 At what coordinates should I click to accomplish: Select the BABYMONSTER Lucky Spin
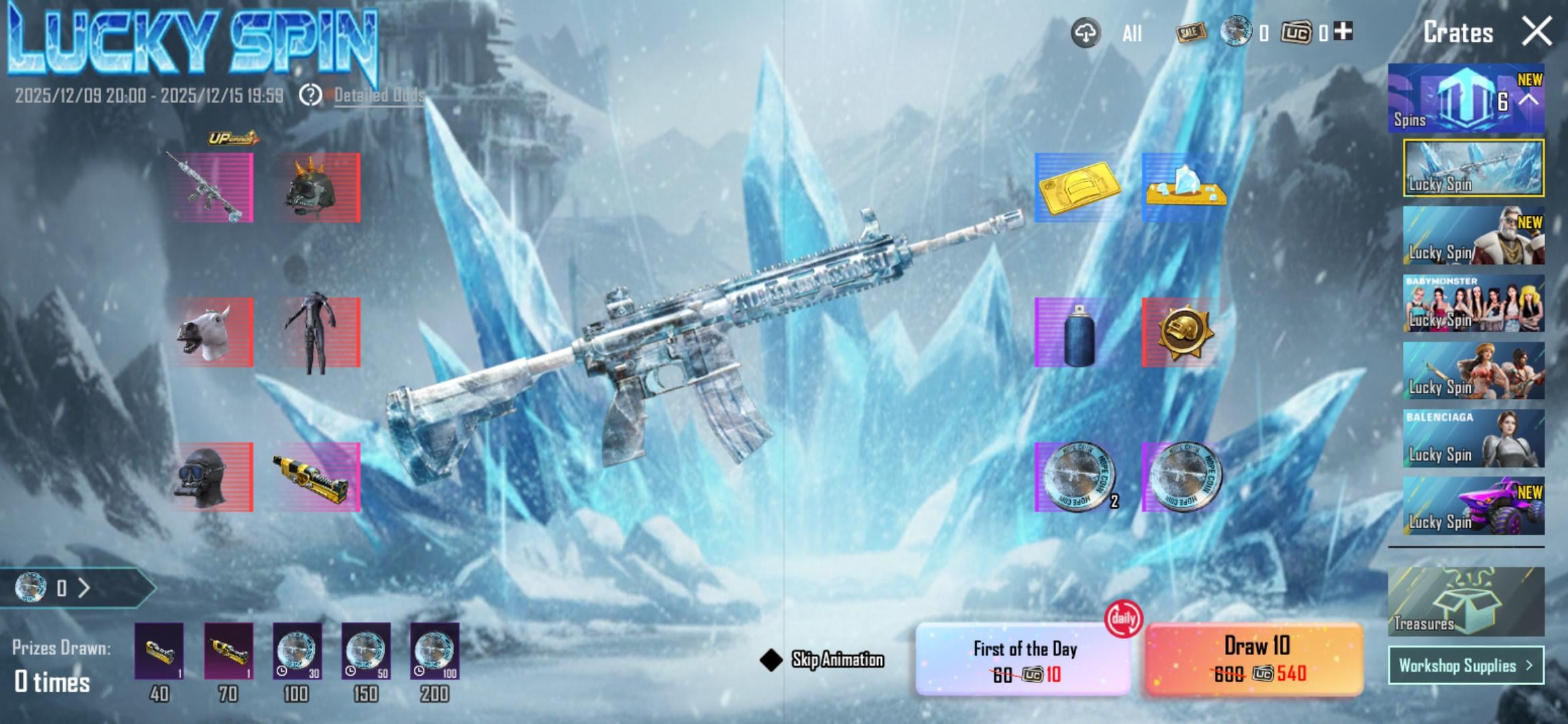[1474, 303]
